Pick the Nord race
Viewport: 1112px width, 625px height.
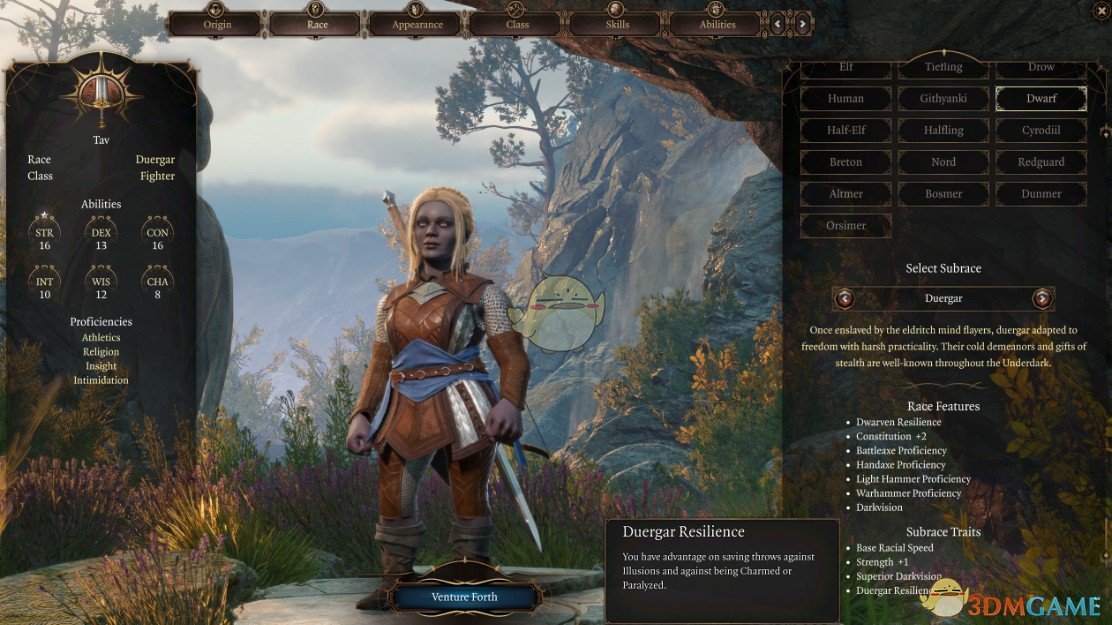(x=943, y=162)
